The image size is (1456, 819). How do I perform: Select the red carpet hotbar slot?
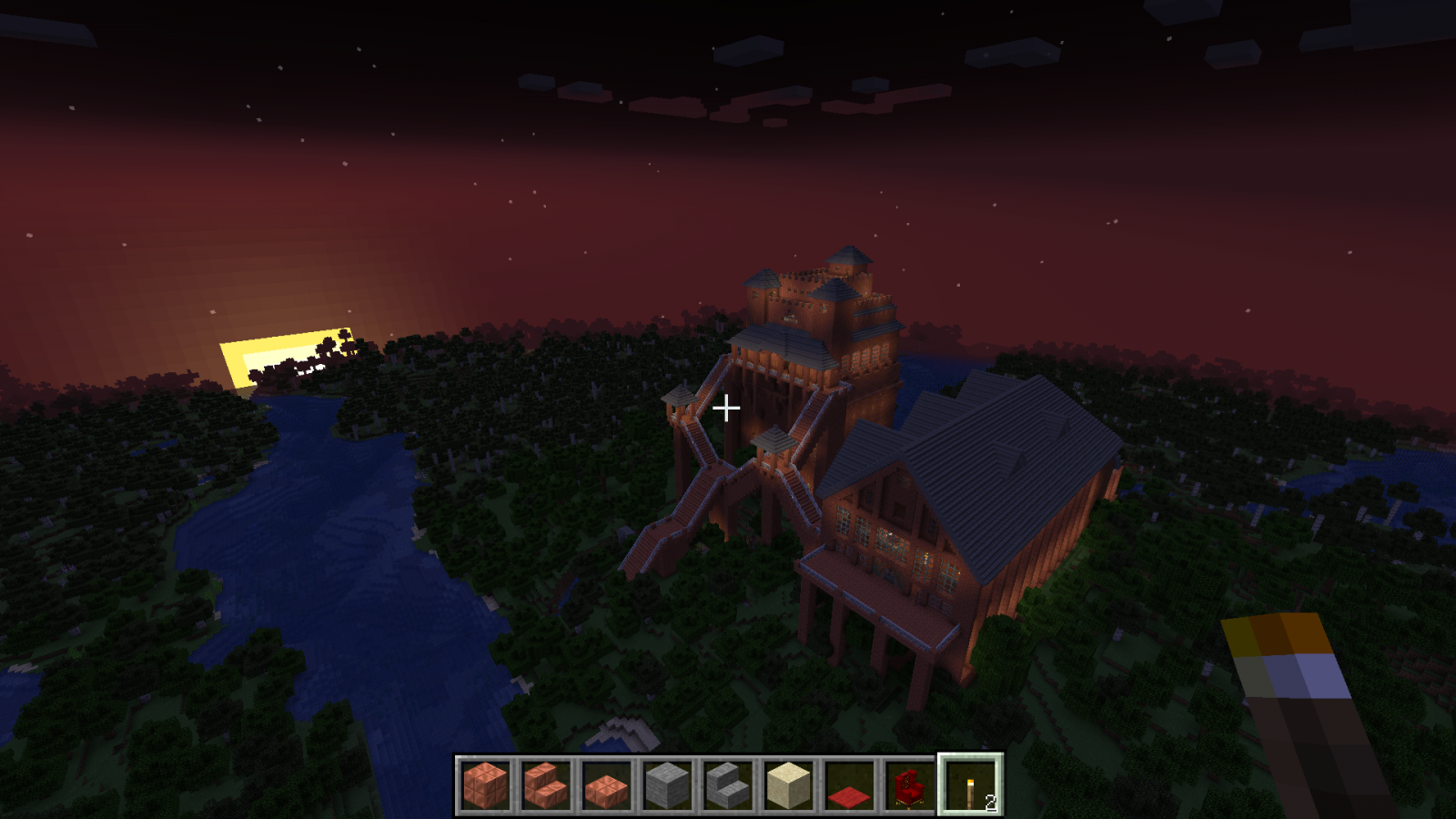tap(848, 784)
